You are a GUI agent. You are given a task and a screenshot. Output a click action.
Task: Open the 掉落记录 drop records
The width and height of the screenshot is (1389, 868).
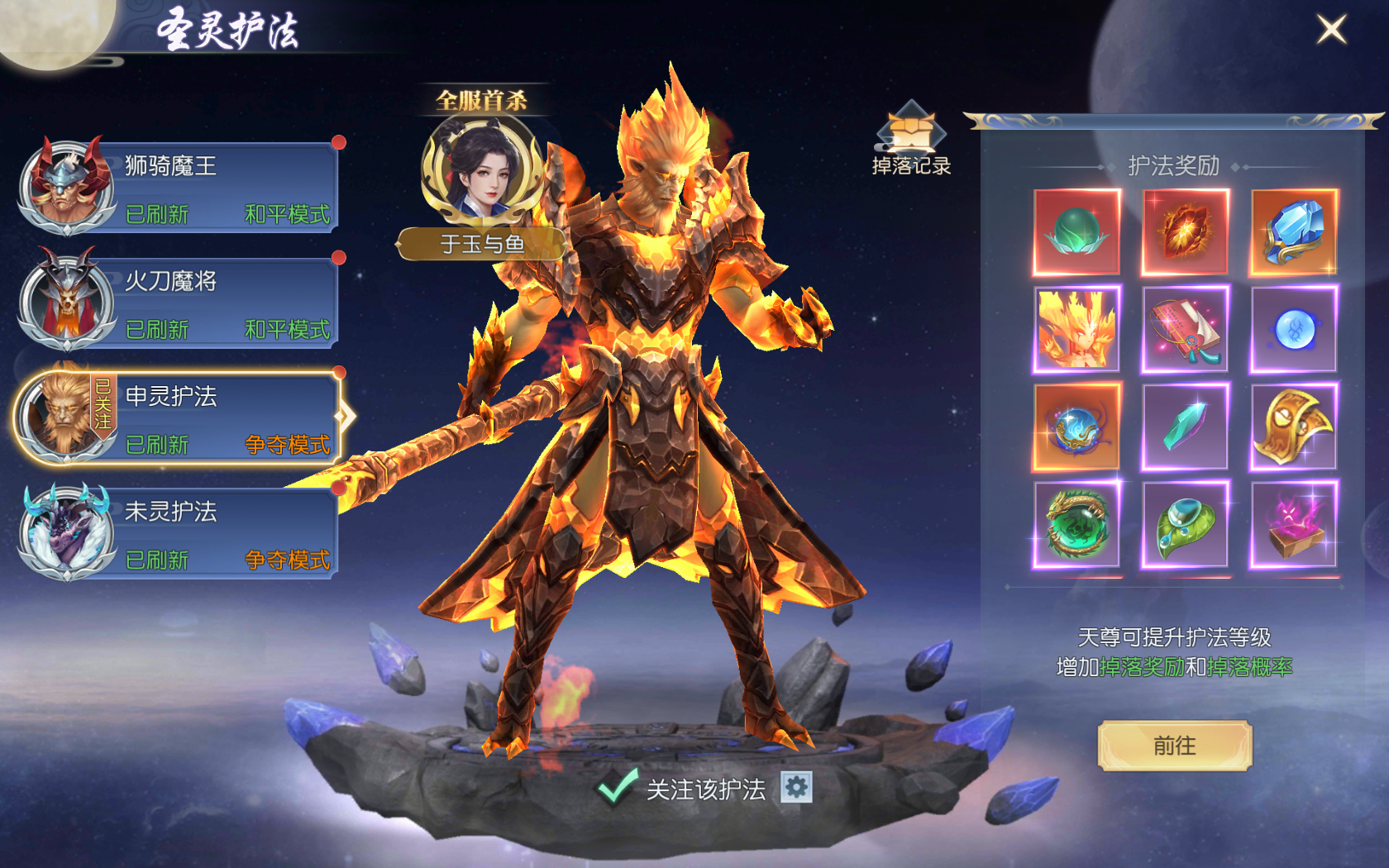click(x=911, y=141)
